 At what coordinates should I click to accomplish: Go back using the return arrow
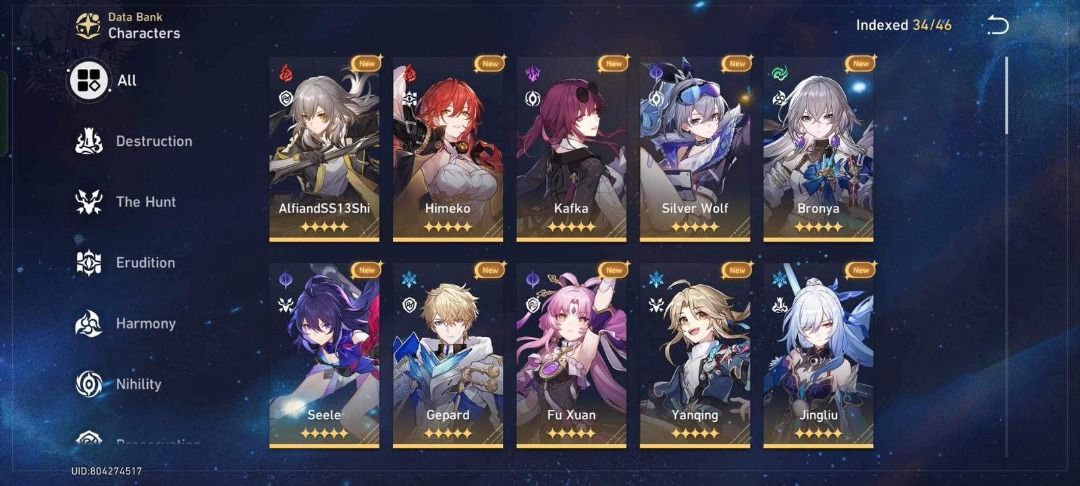coord(997,26)
